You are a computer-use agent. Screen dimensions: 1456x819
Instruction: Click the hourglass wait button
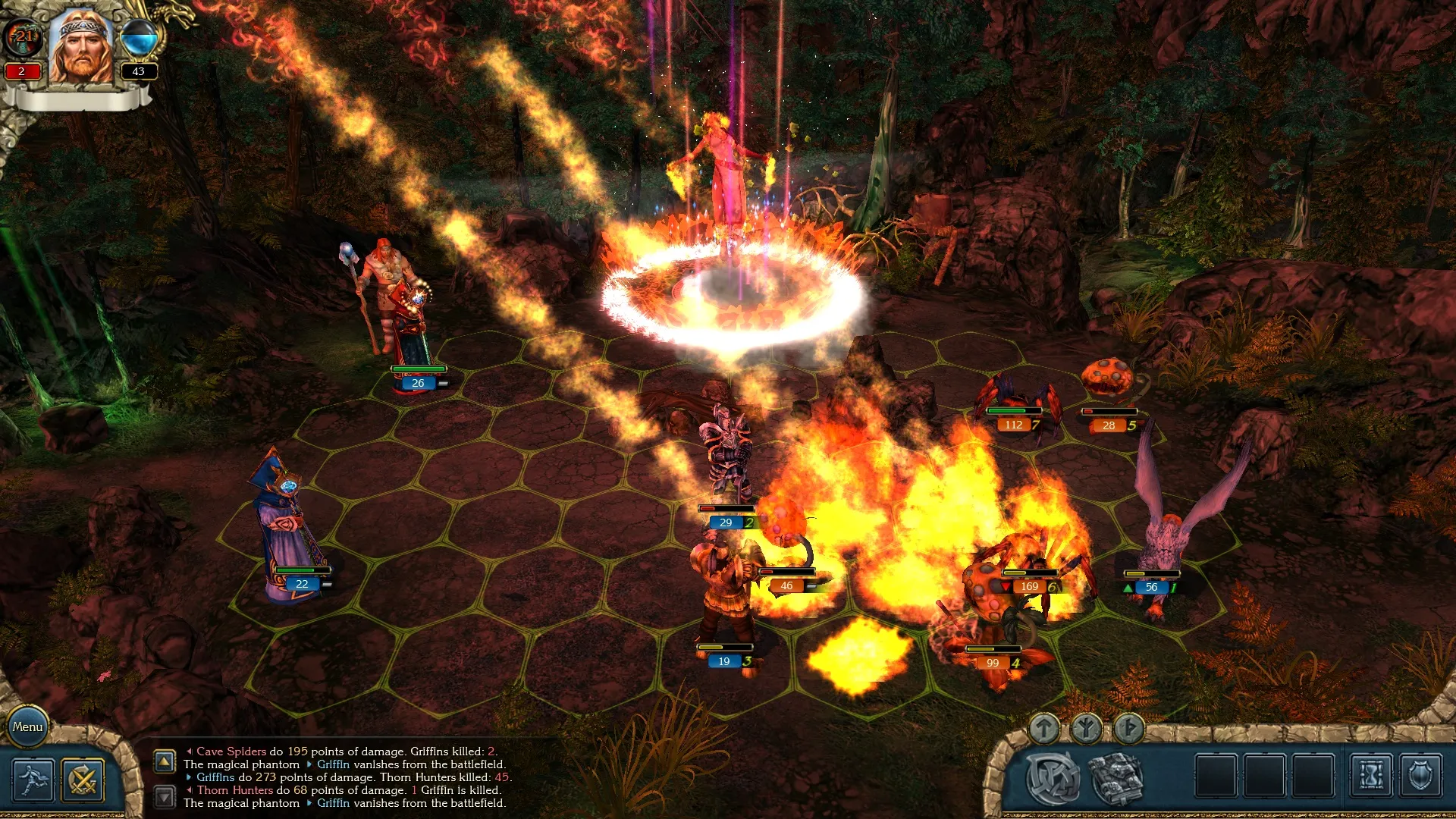point(1371,777)
